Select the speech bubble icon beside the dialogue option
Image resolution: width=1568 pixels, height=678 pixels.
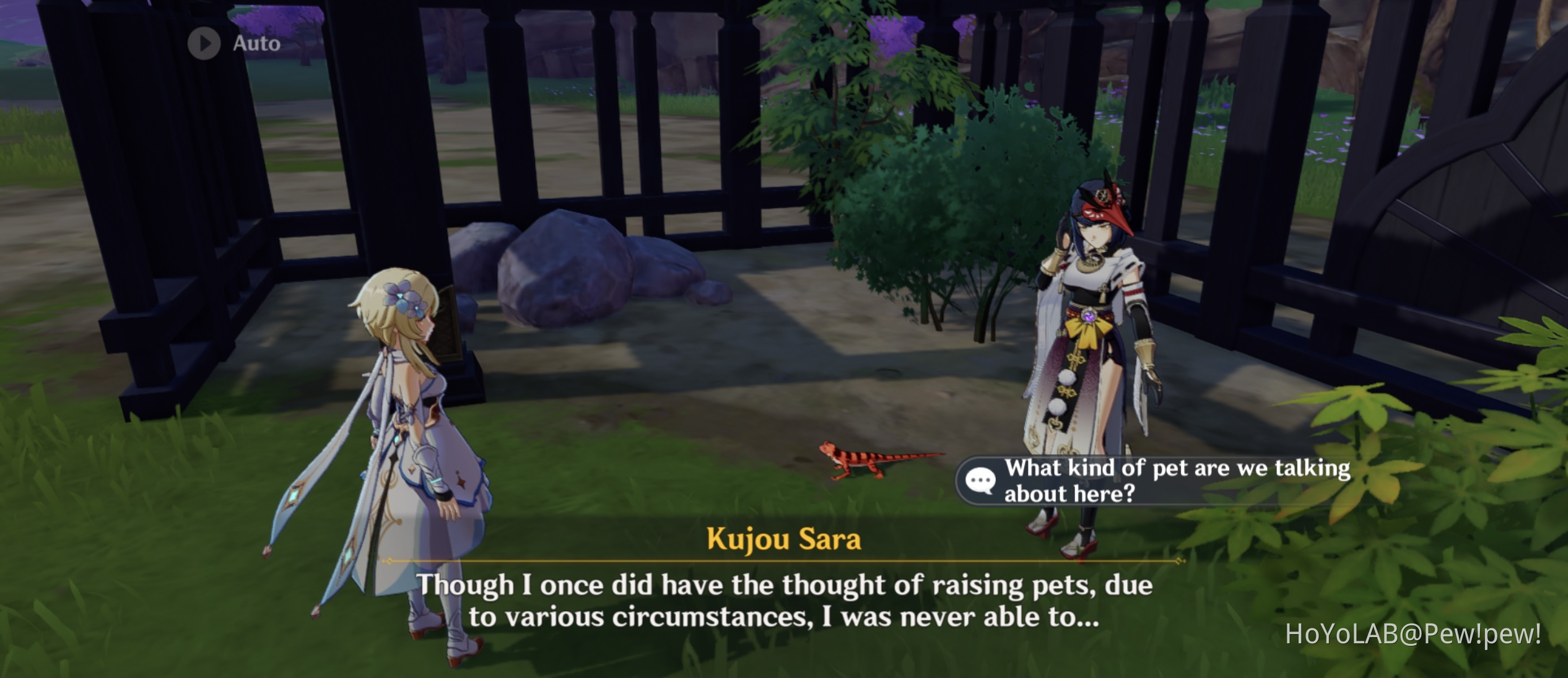(x=982, y=481)
